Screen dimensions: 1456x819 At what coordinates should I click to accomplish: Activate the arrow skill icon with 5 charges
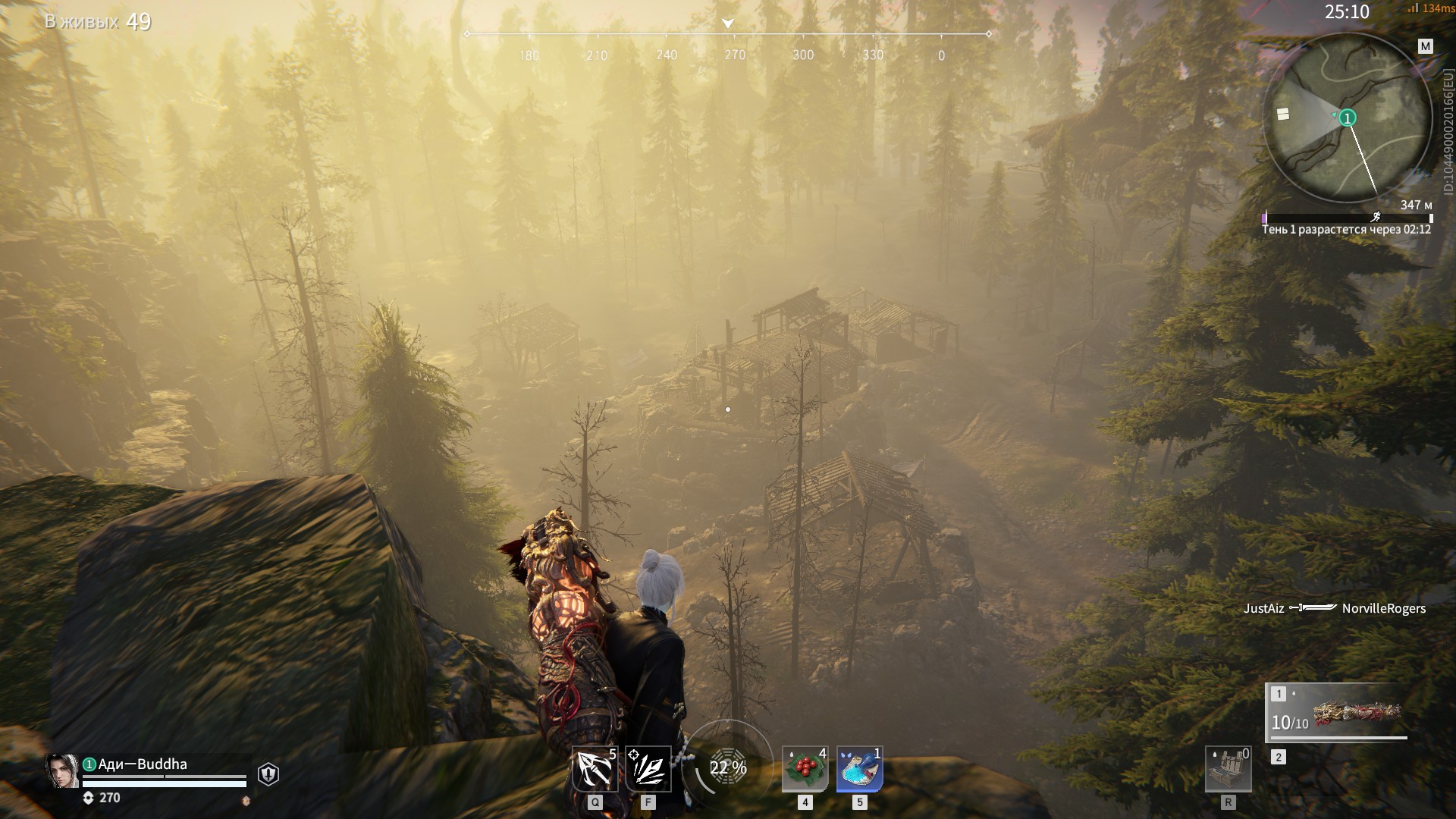[595, 769]
